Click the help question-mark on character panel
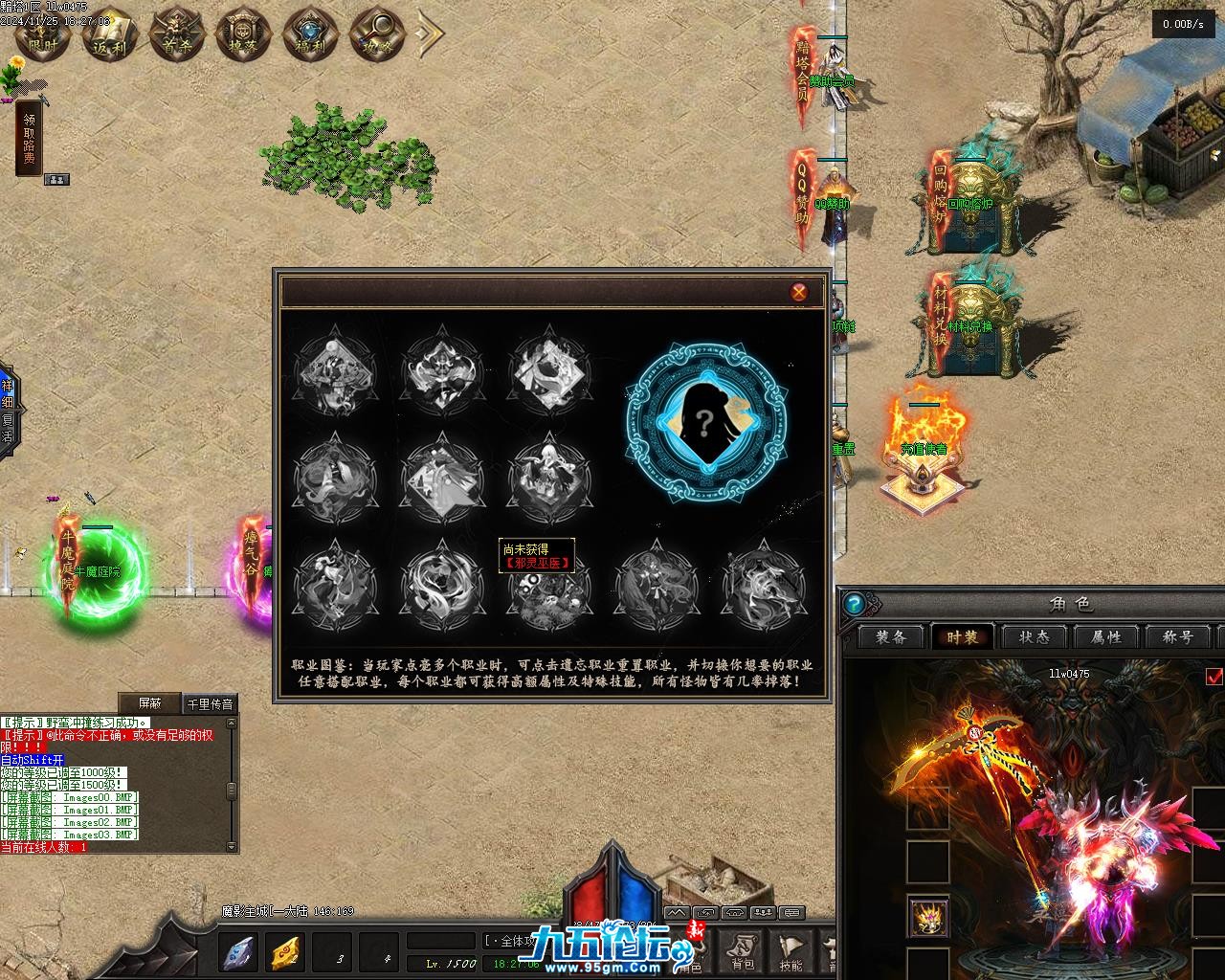 point(855,604)
